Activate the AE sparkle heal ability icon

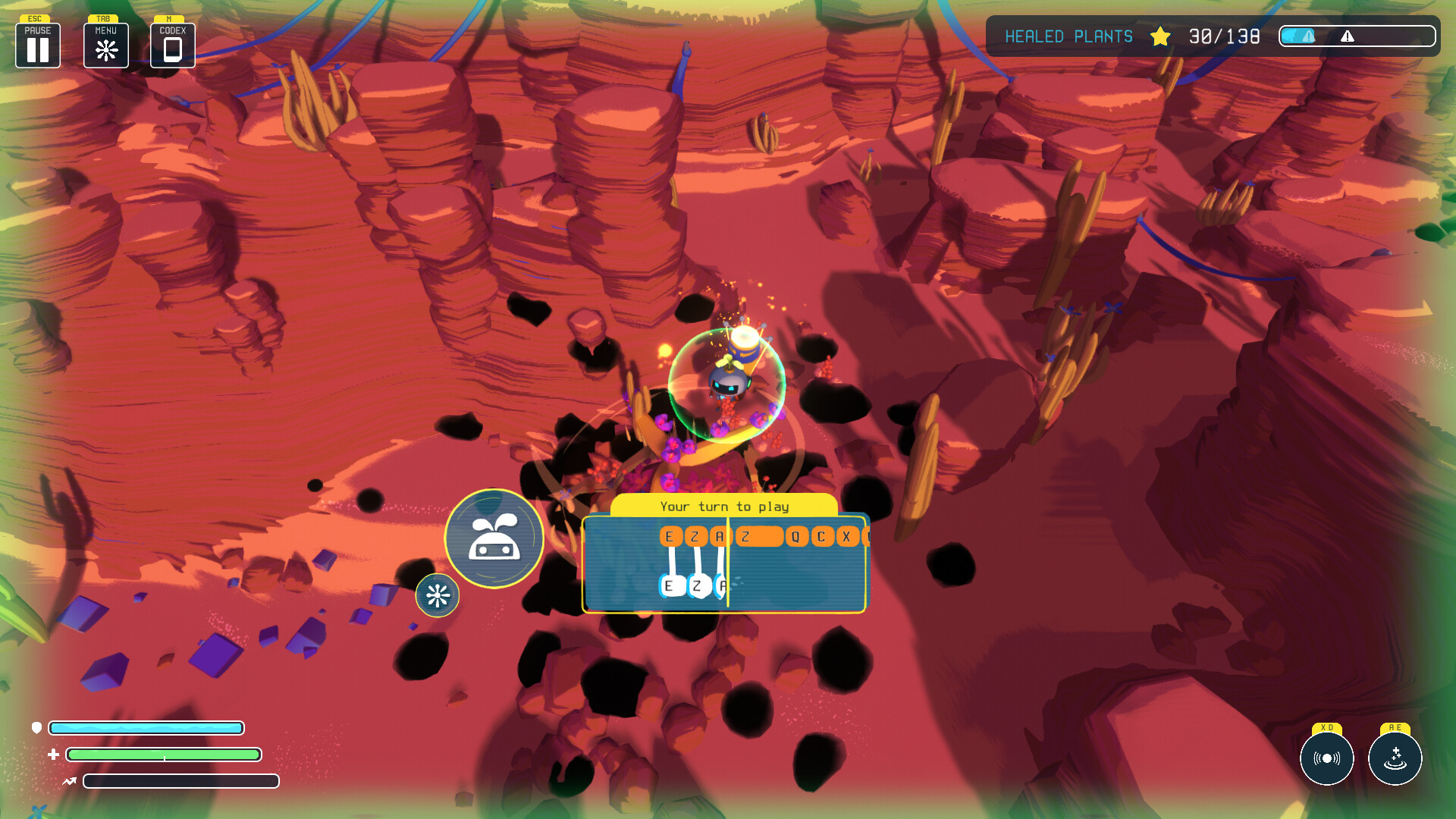pos(1395,758)
